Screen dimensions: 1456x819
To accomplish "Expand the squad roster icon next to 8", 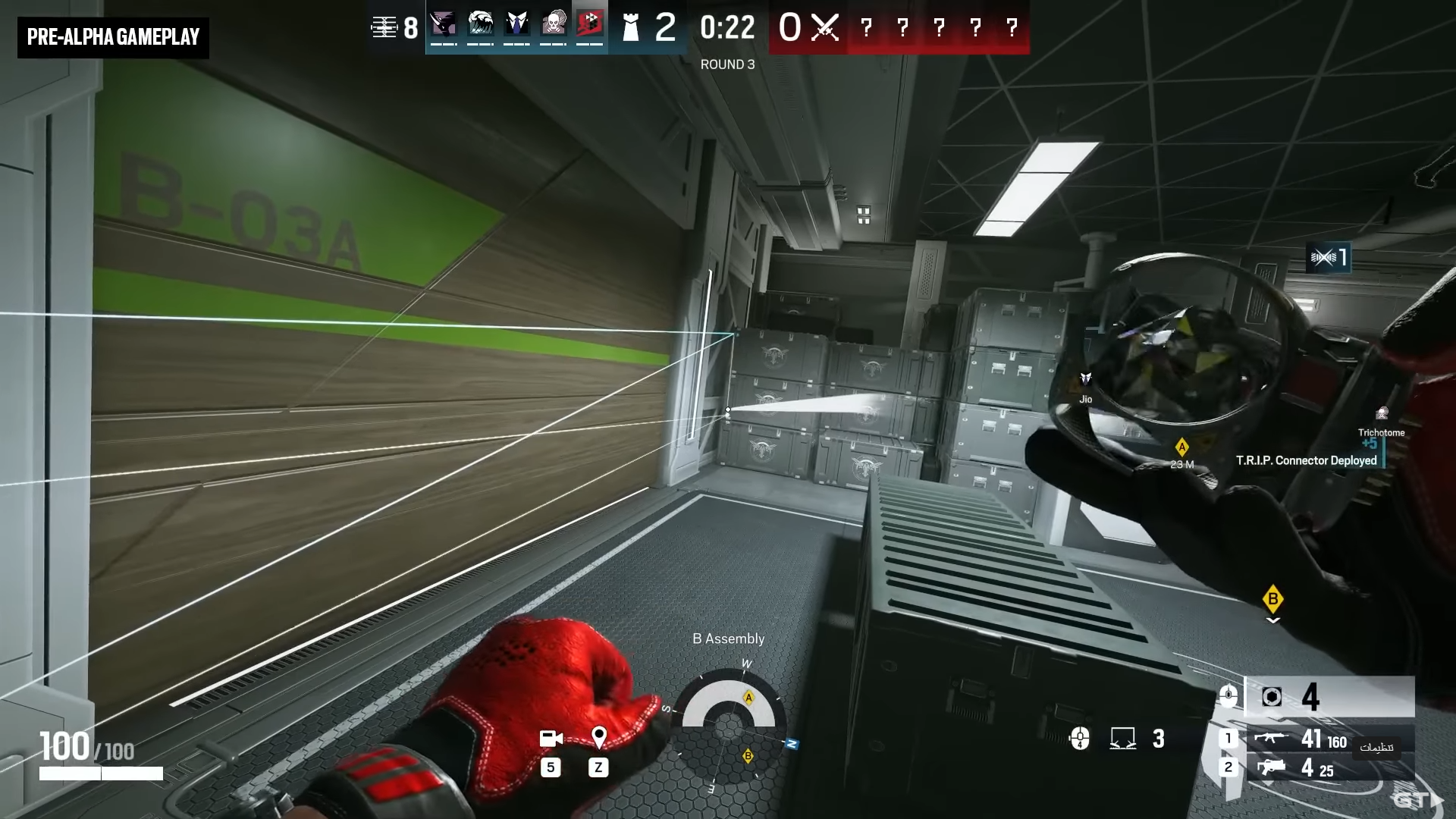I will pos(384,27).
